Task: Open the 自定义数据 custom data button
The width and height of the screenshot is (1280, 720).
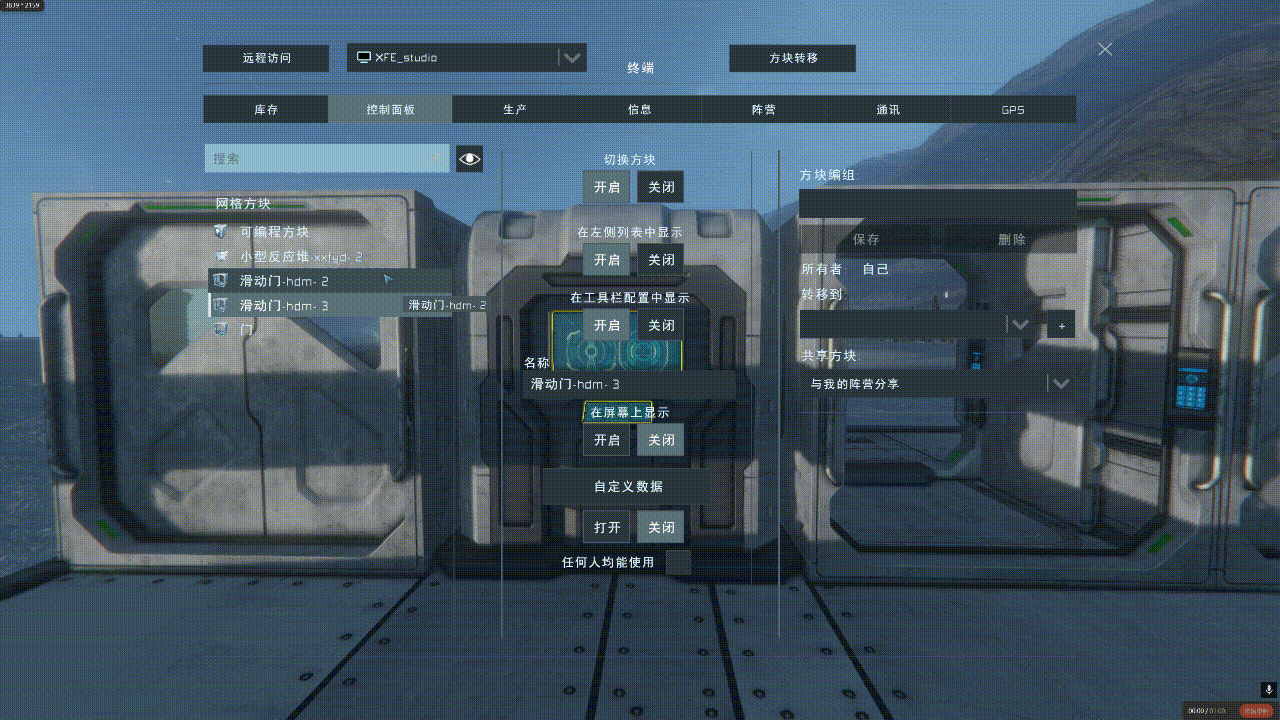Action: pos(627,487)
